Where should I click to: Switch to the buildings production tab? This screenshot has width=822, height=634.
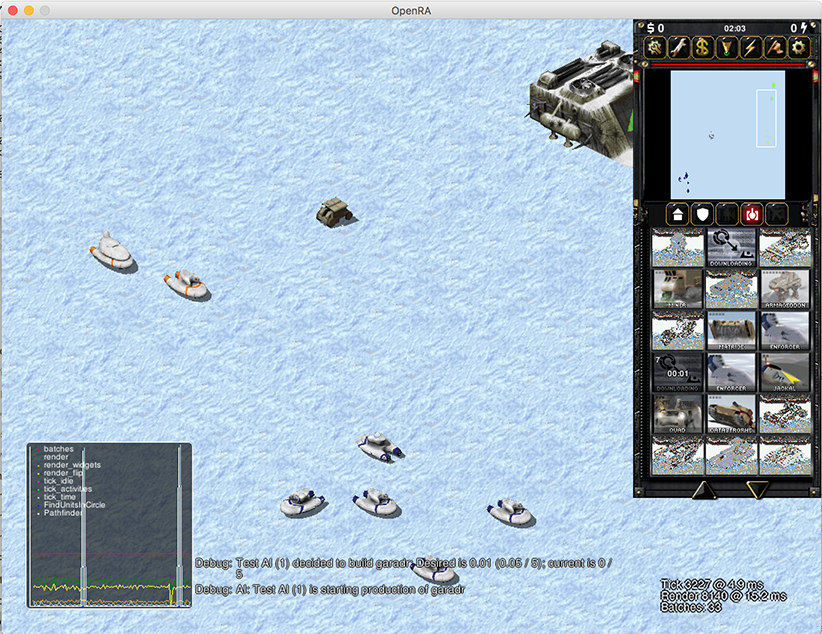677,214
